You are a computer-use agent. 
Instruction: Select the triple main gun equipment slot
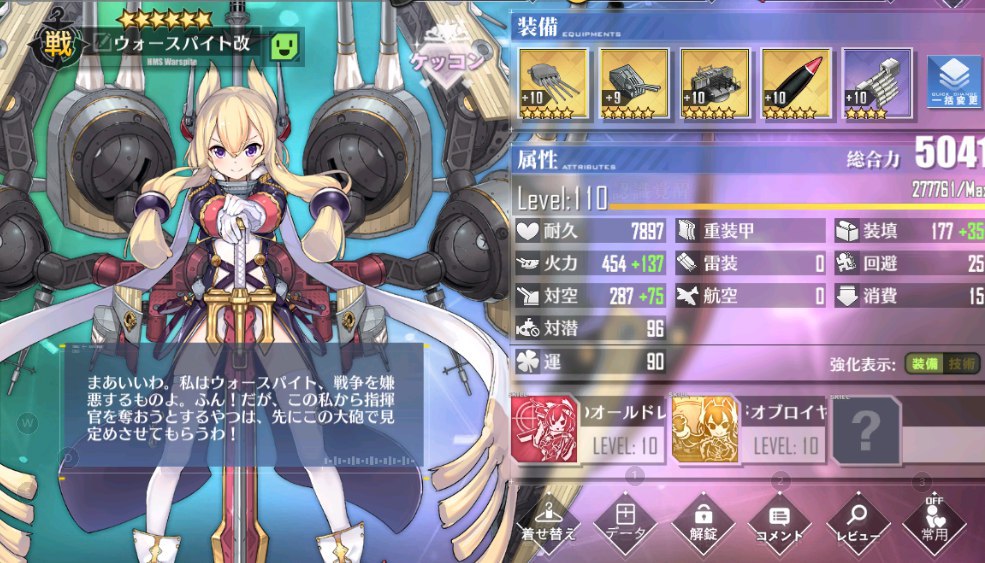[x=553, y=84]
